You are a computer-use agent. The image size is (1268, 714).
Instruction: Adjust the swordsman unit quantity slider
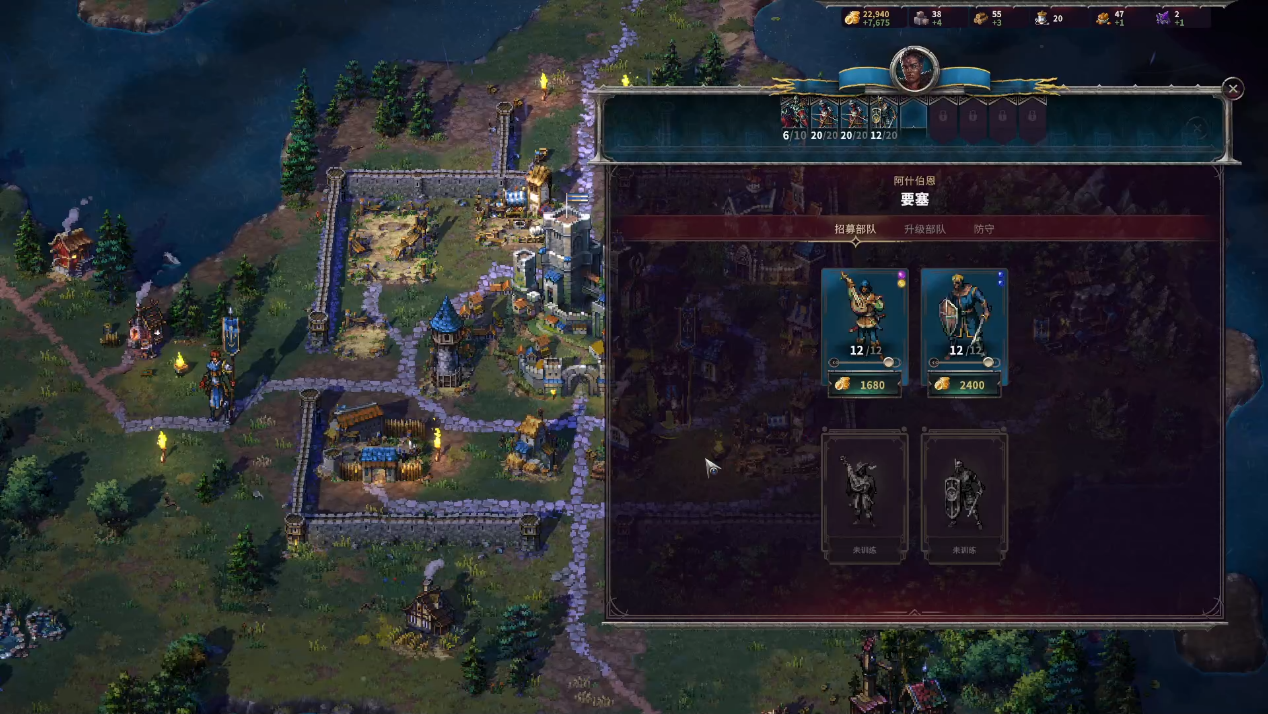(987, 363)
